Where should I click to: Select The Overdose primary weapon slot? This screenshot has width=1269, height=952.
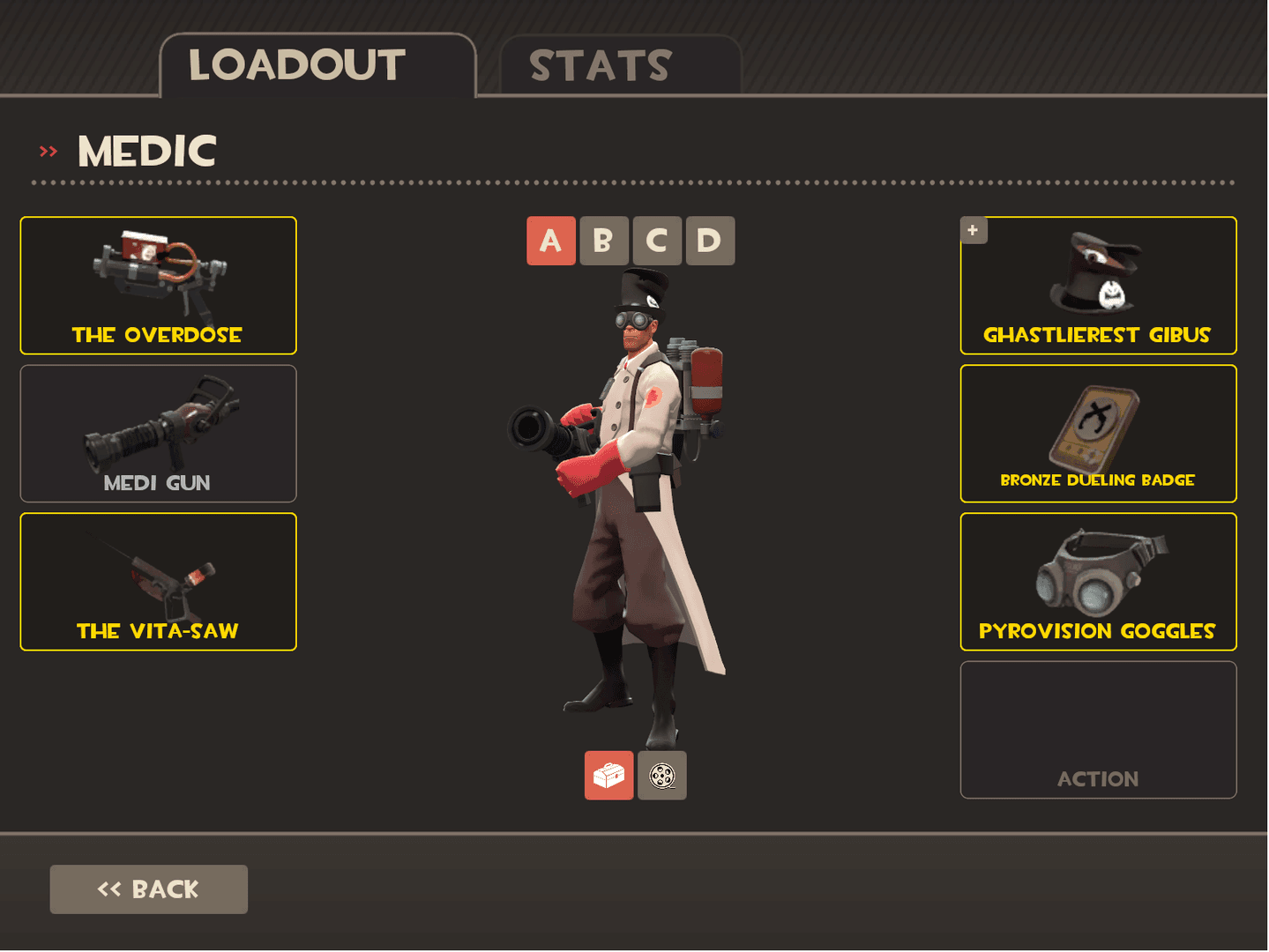[158, 286]
